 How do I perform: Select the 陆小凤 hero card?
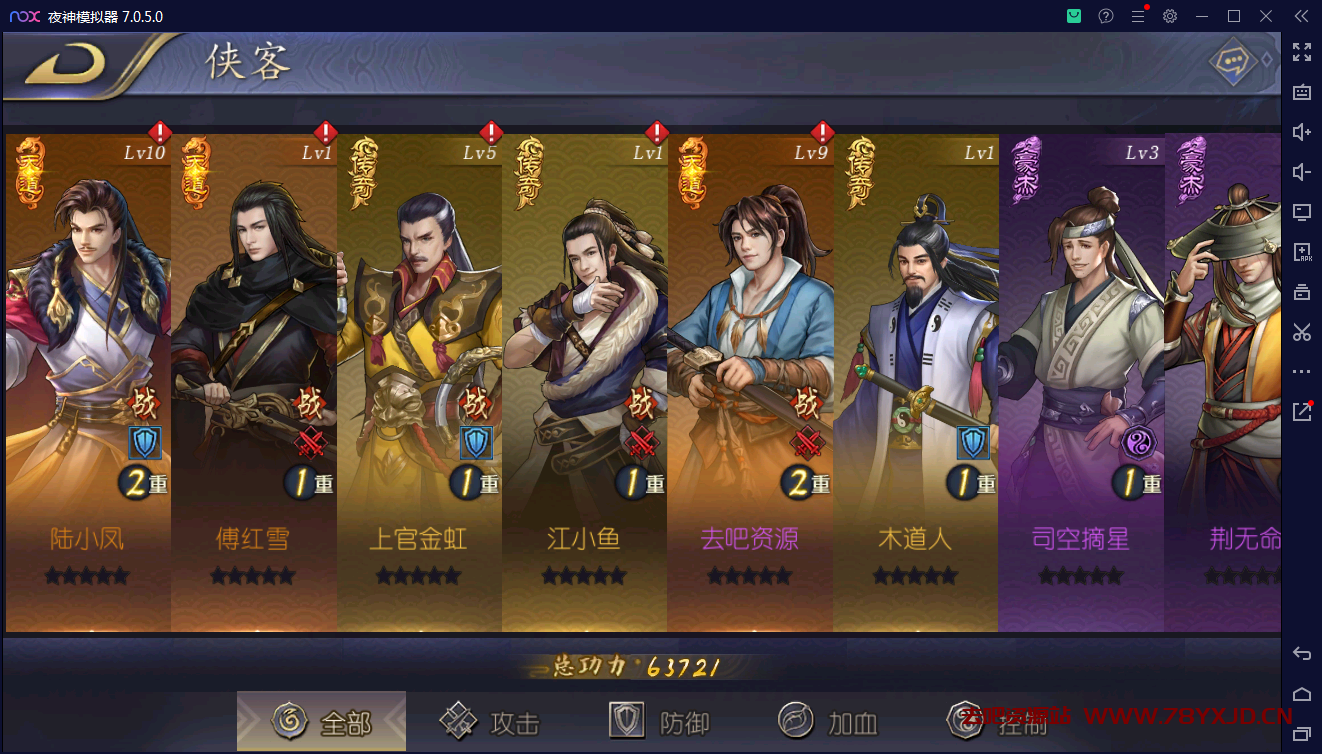(88, 380)
